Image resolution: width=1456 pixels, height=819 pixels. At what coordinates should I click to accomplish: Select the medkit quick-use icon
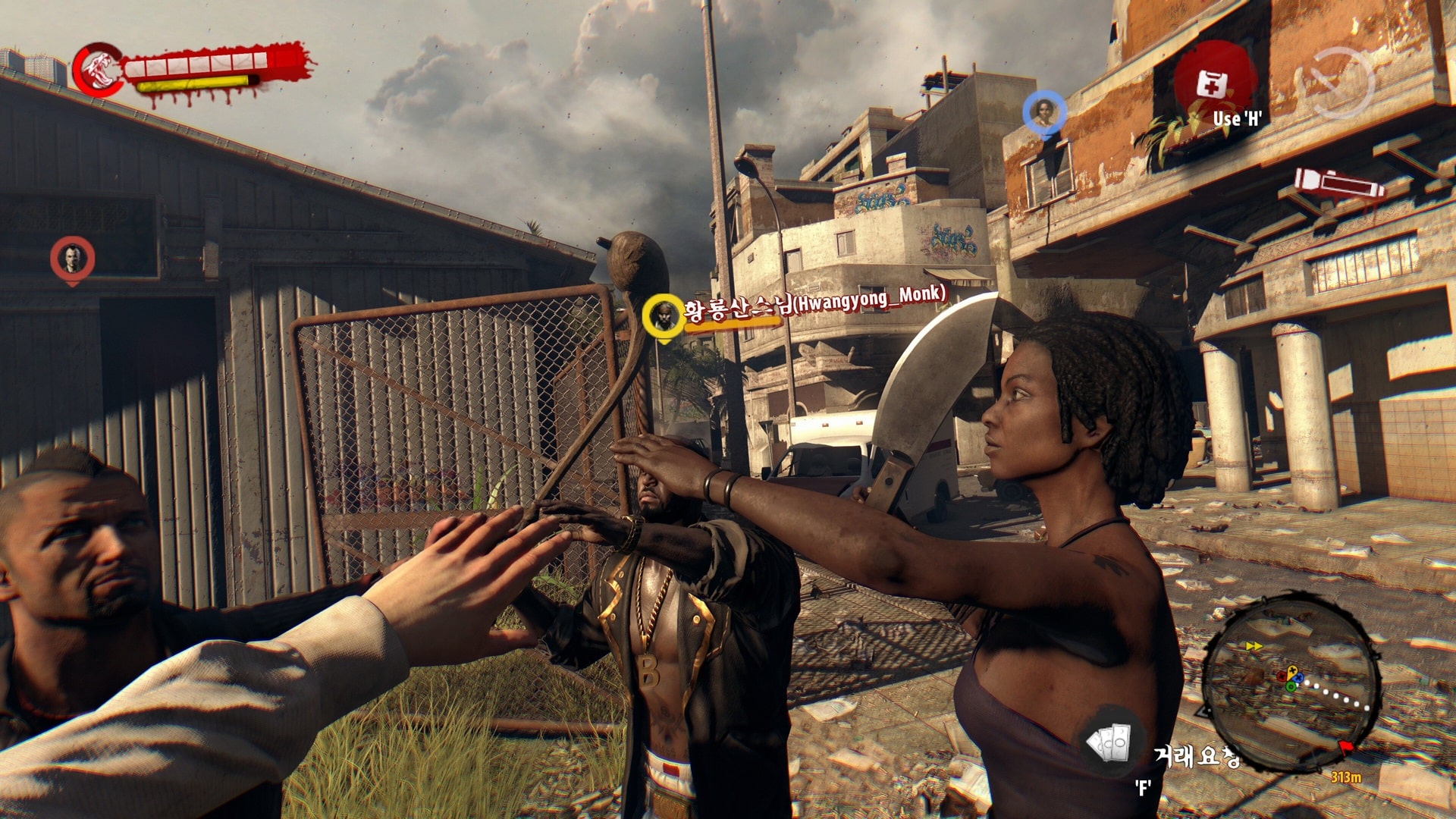pyautogui.click(x=1212, y=83)
